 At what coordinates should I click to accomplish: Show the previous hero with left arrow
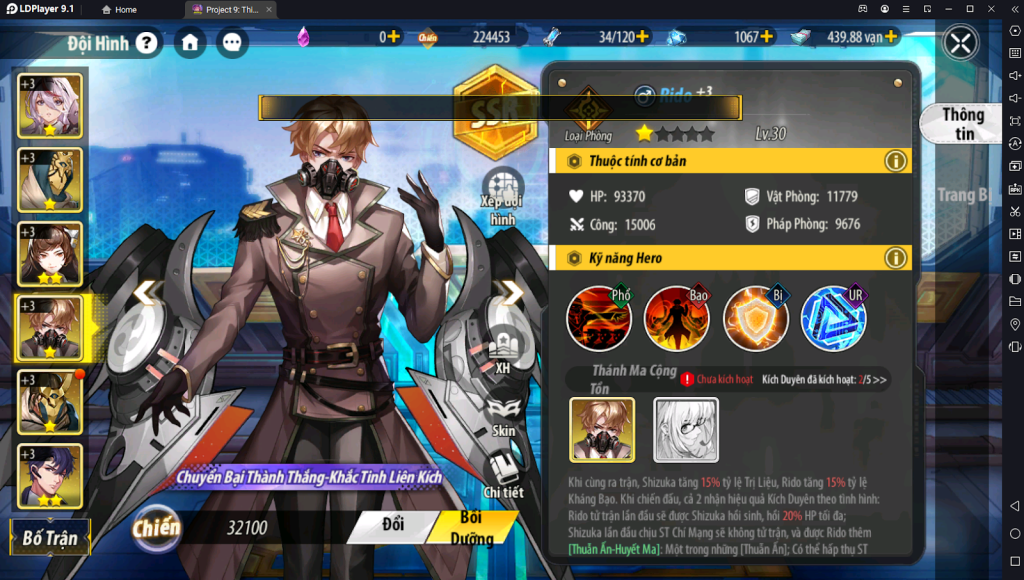coord(147,293)
